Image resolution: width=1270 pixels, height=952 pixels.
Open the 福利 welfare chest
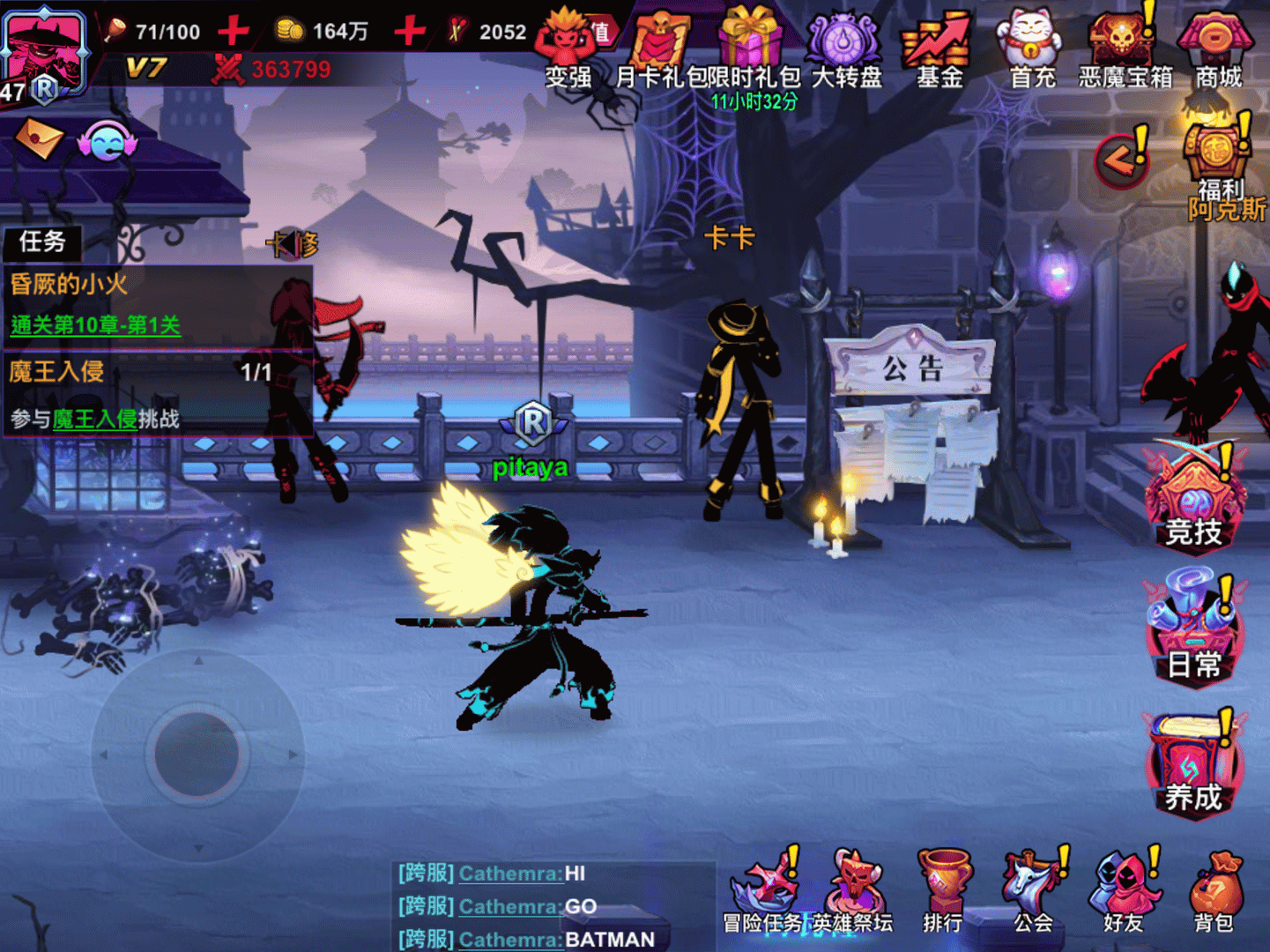pyautogui.click(x=1214, y=150)
